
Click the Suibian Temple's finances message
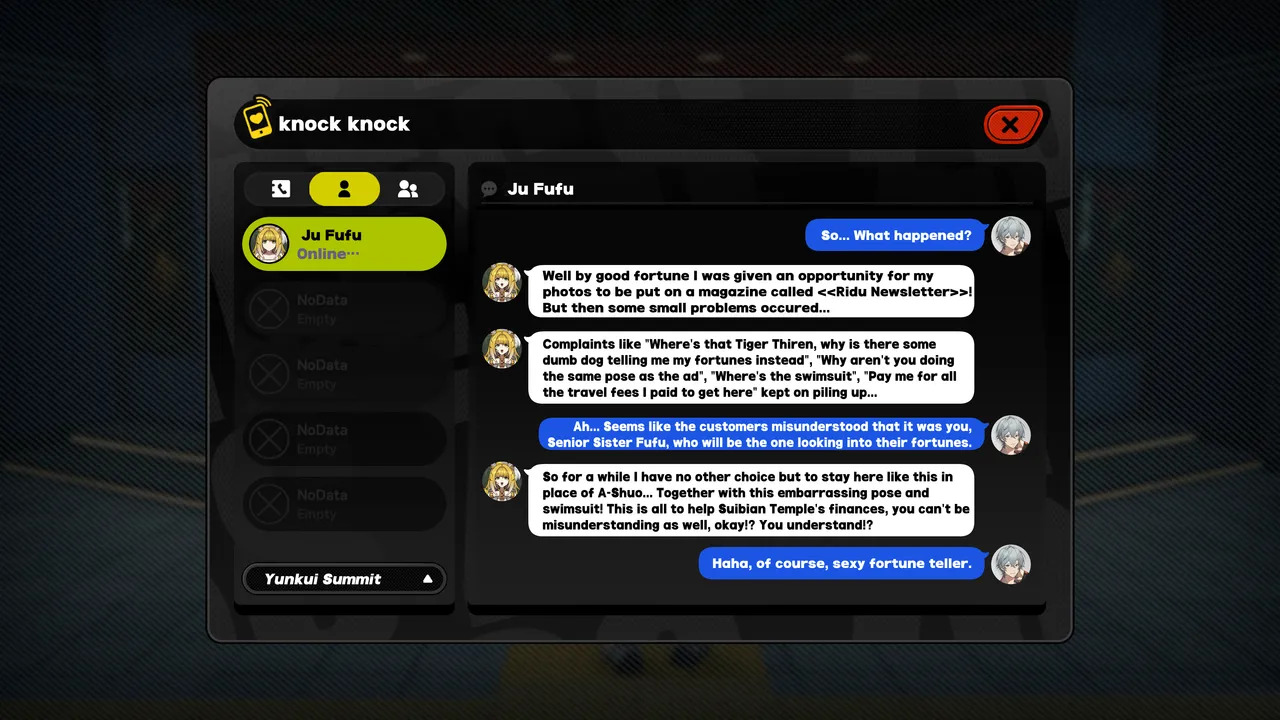pyautogui.click(x=750, y=500)
